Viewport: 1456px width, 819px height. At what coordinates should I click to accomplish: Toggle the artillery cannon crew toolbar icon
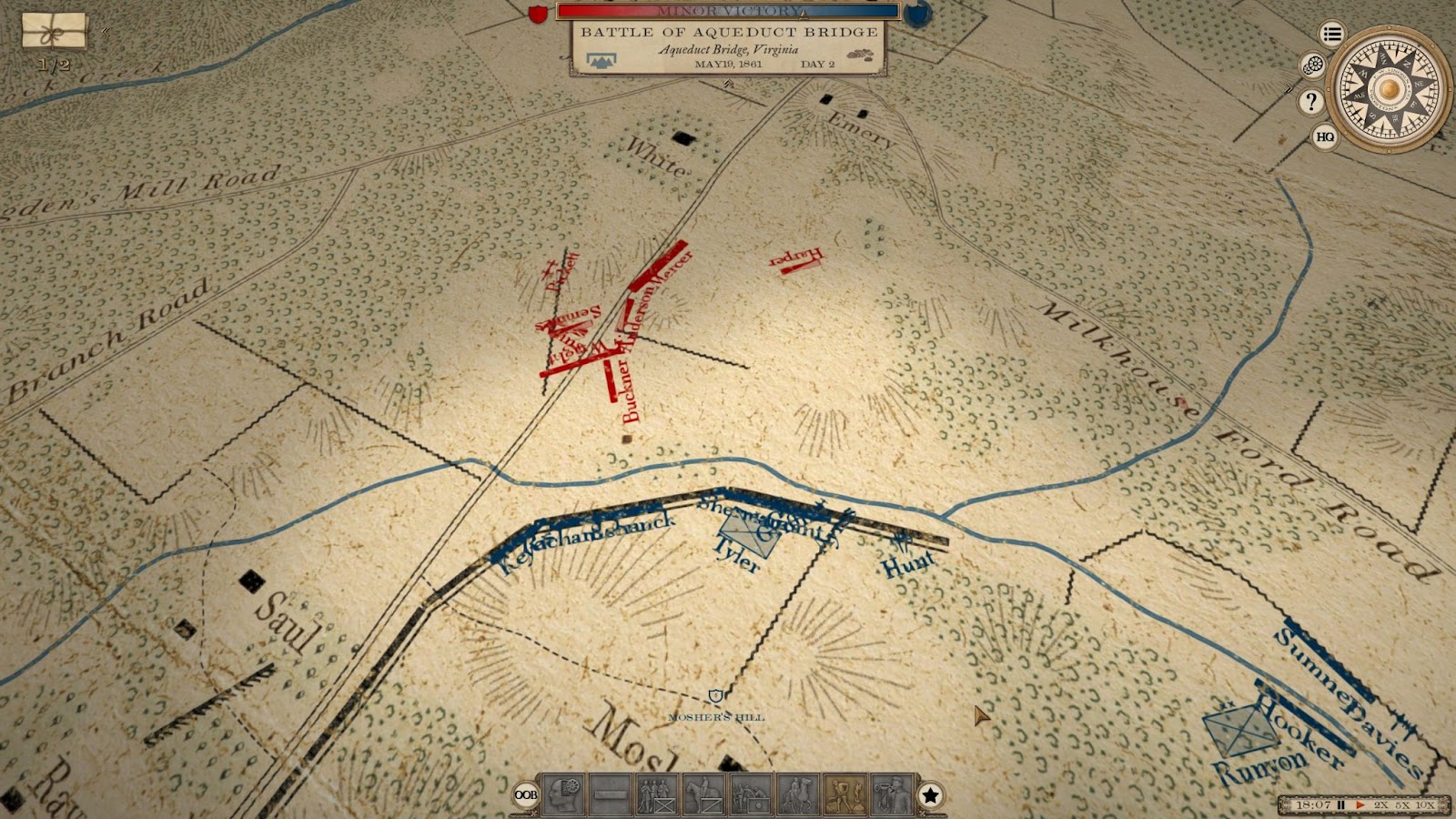[751, 794]
